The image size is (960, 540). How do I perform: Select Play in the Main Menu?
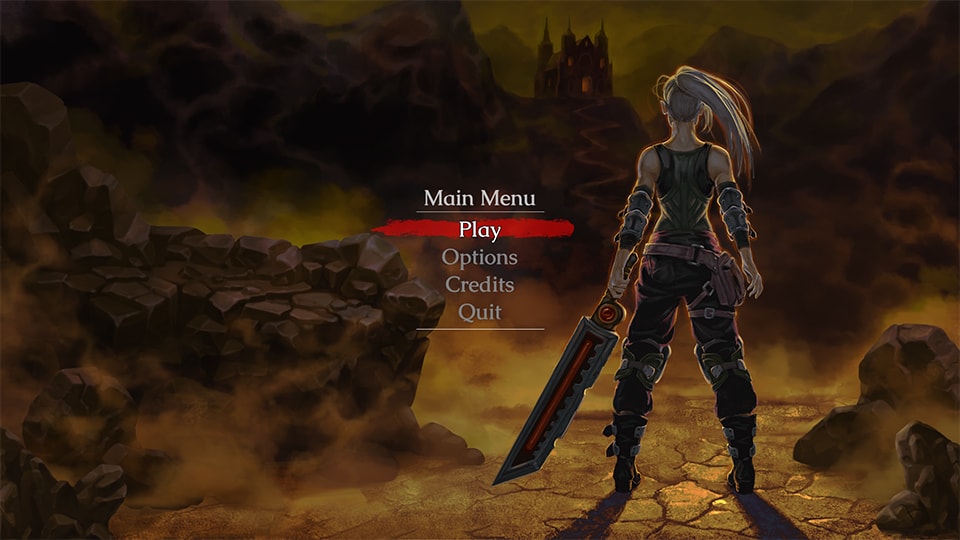[x=480, y=229]
